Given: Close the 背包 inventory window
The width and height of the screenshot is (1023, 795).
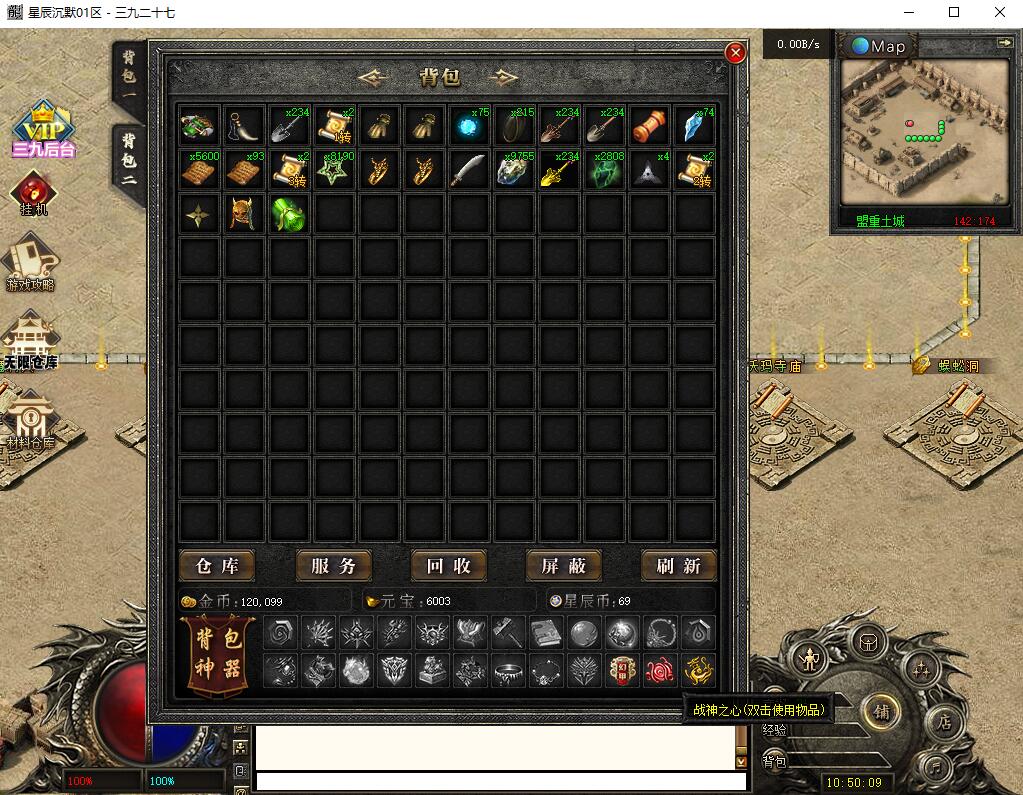Looking at the screenshot, I should (735, 53).
